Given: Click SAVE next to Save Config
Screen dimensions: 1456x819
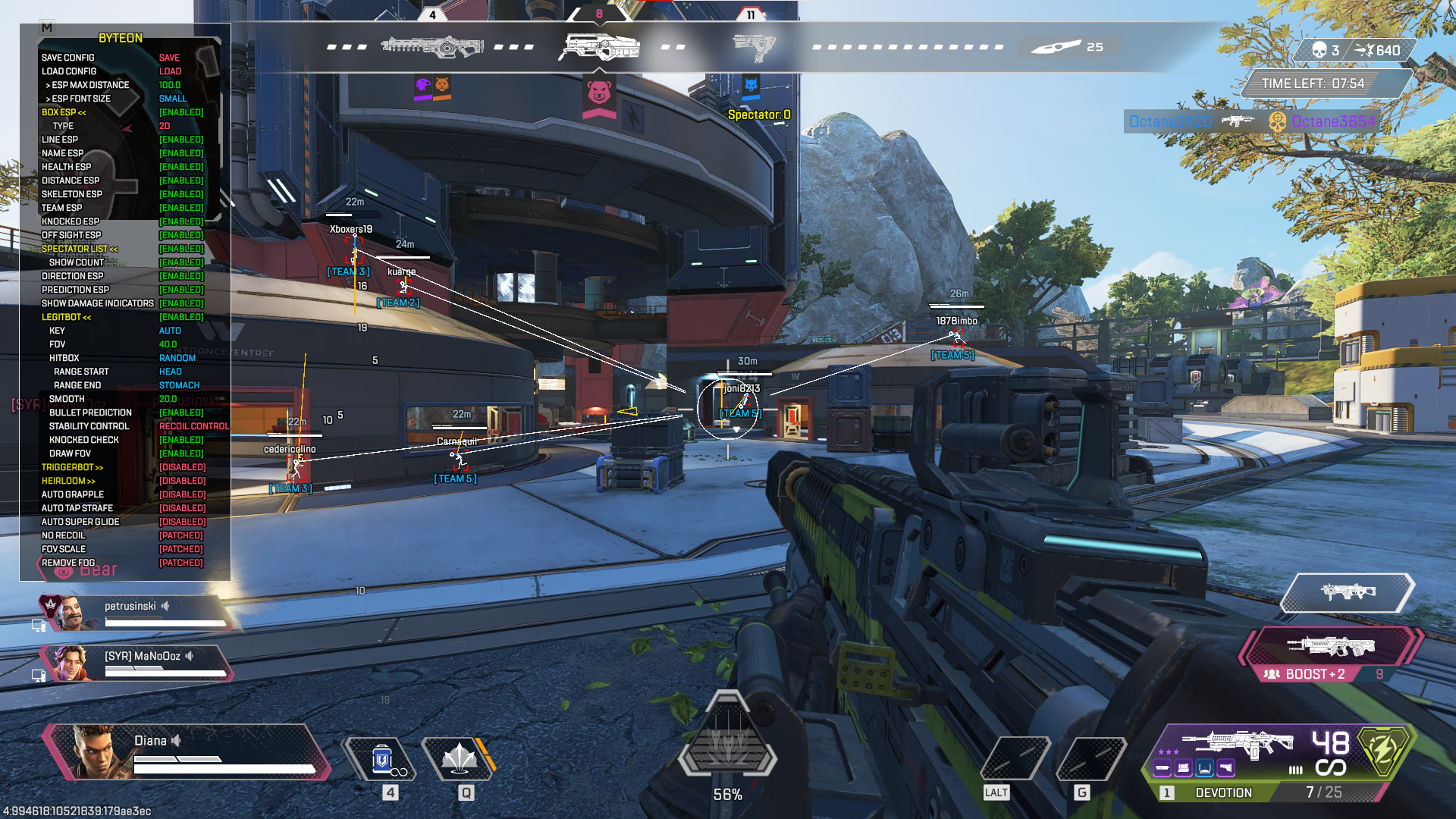Looking at the screenshot, I should point(169,58).
